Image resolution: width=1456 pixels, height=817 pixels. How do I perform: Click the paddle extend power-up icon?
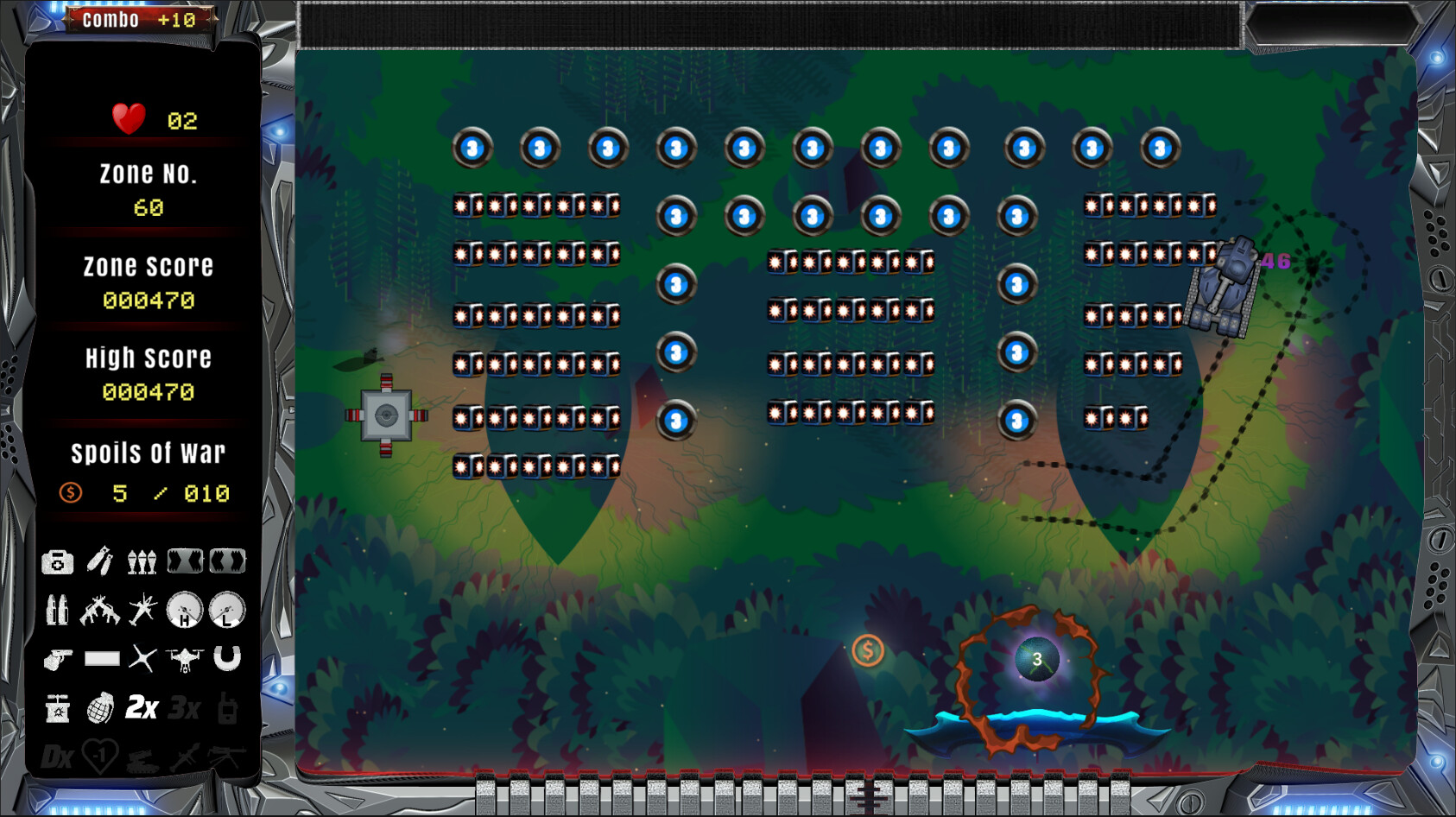point(187,561)
